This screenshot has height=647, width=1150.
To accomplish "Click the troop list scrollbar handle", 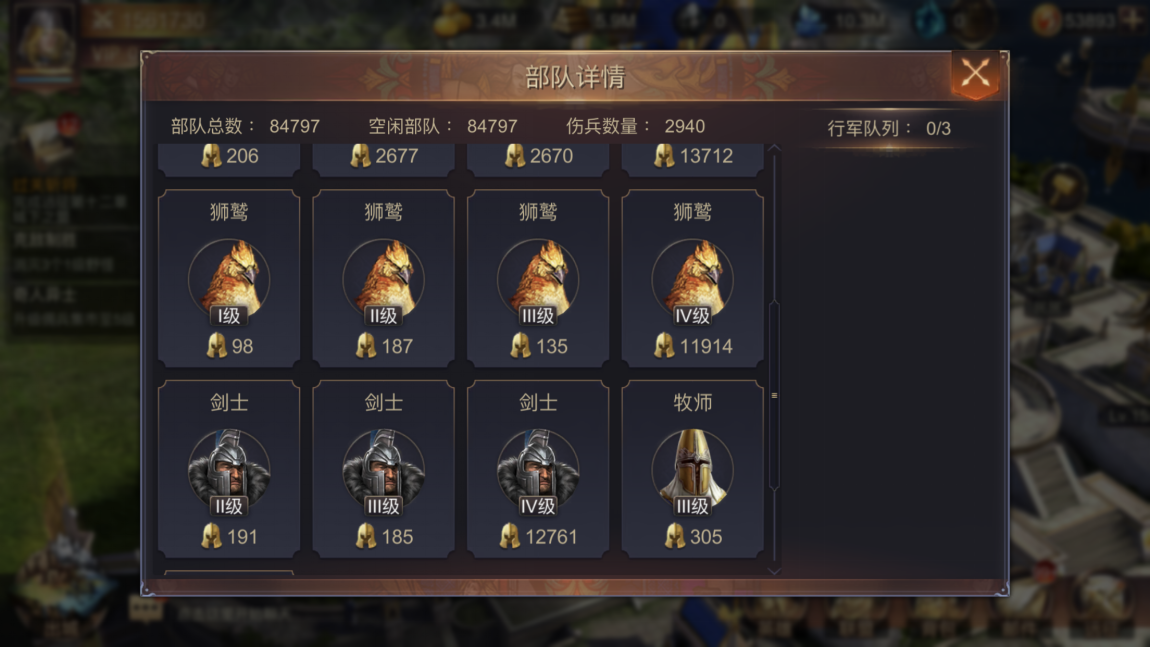I will point(774,395).
